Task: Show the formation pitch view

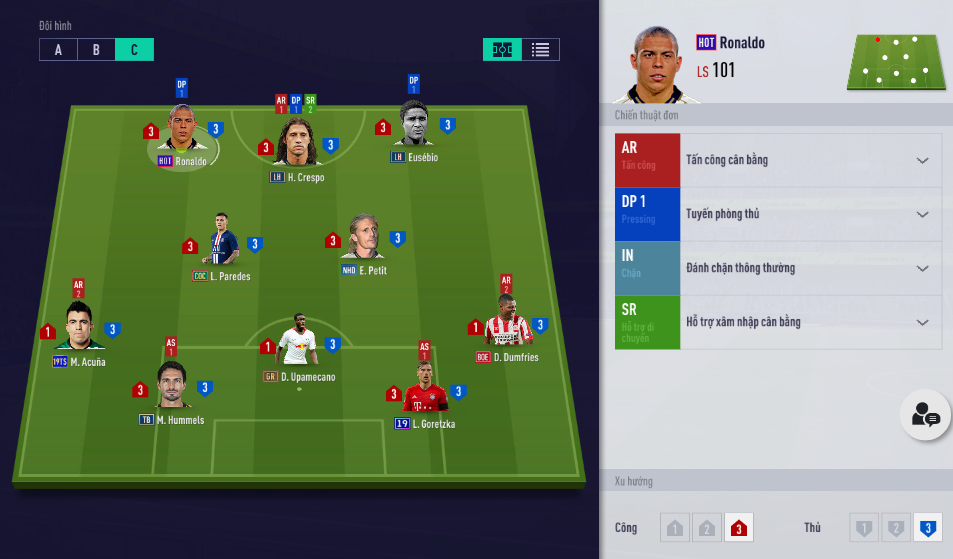Action: tap(502, 50)
